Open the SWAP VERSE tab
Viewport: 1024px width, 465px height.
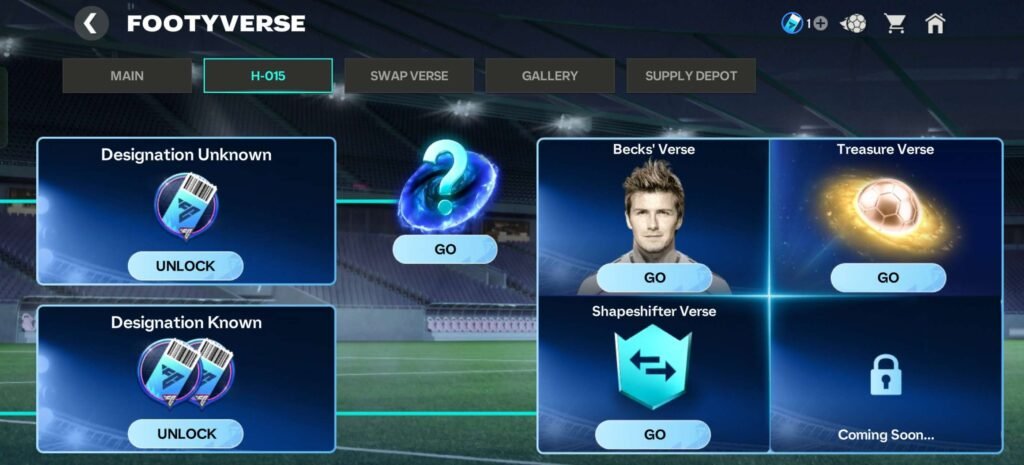pyautogui.click(x=409, y=76)
